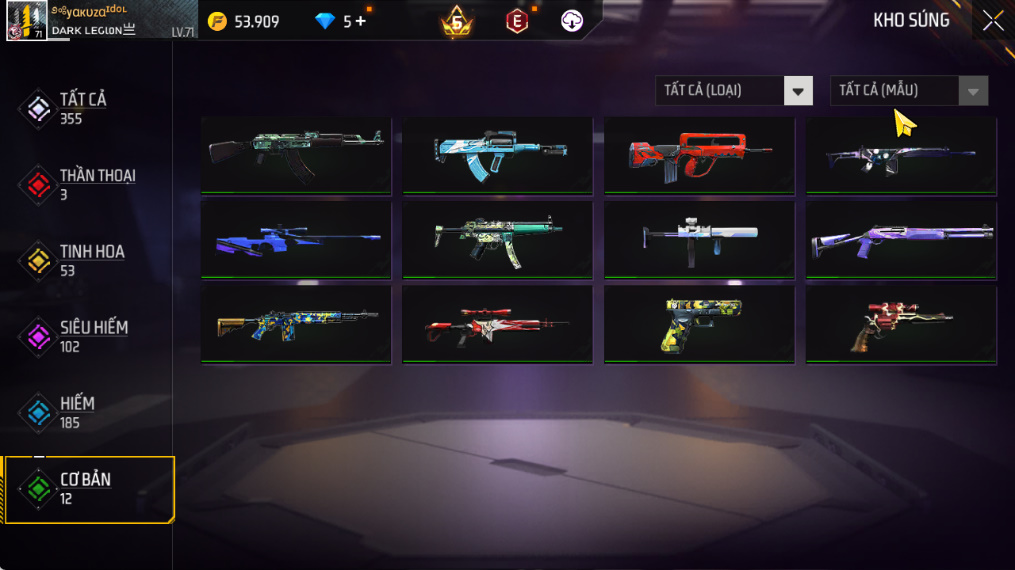This screenshot has width=1015, height=570.
Task: Select the camo AK rifle skin
Action: [296, 154]
